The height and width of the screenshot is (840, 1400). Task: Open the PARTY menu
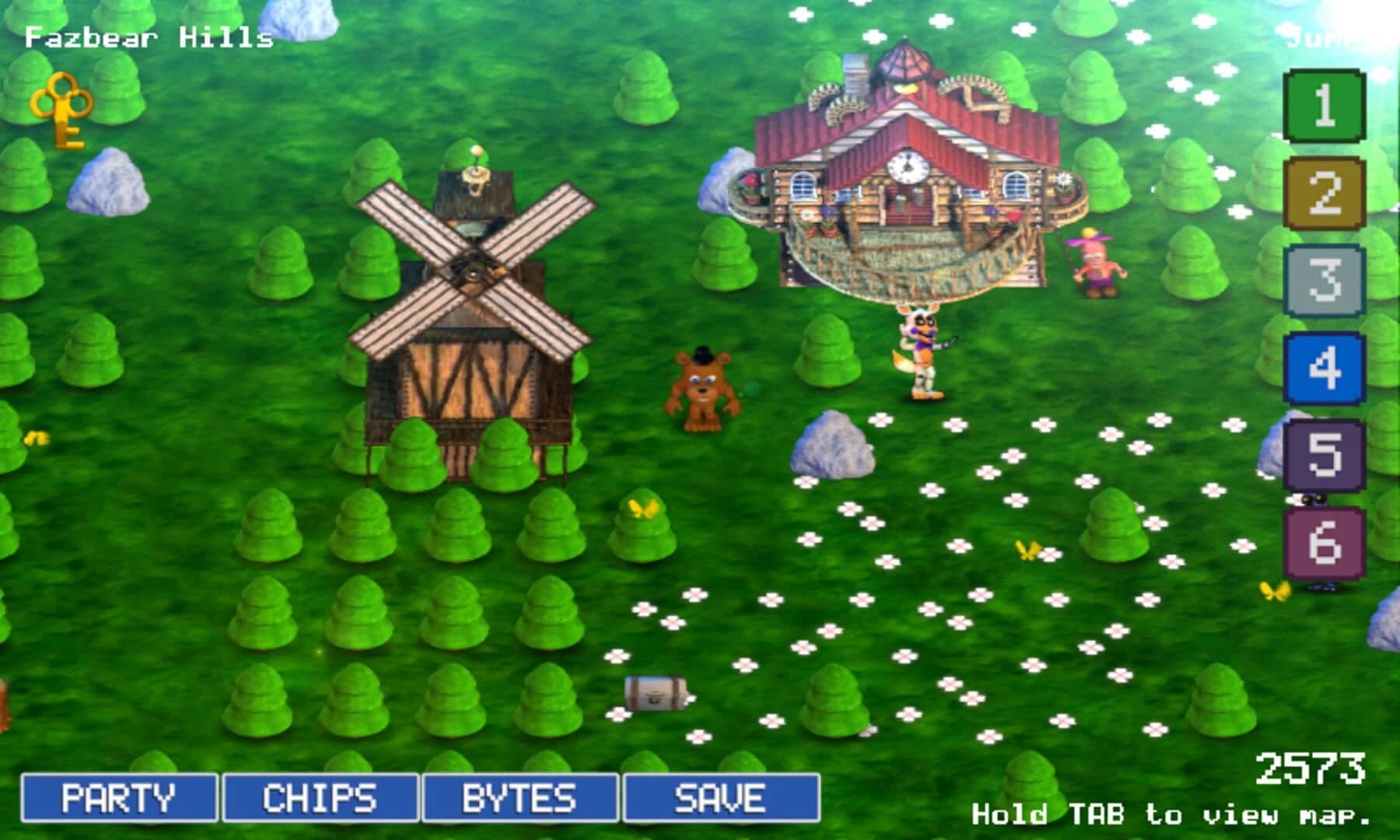121,796
